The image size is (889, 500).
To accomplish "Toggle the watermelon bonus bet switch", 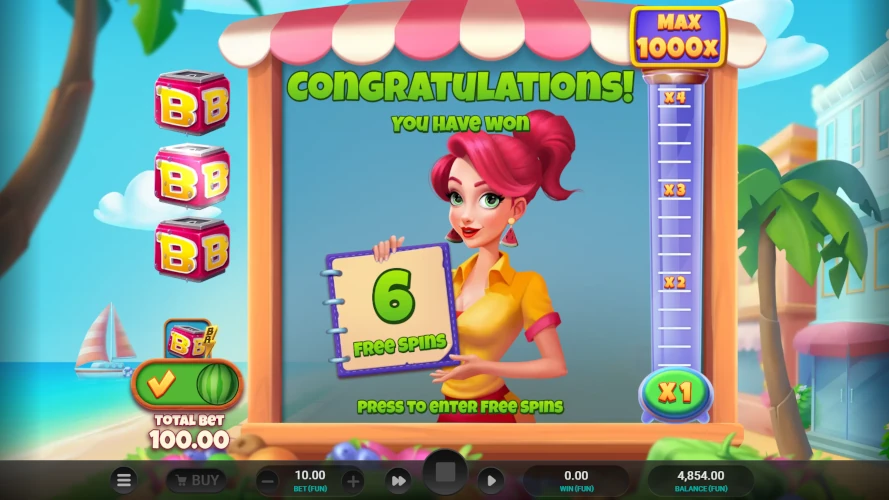I will point(187,384).
